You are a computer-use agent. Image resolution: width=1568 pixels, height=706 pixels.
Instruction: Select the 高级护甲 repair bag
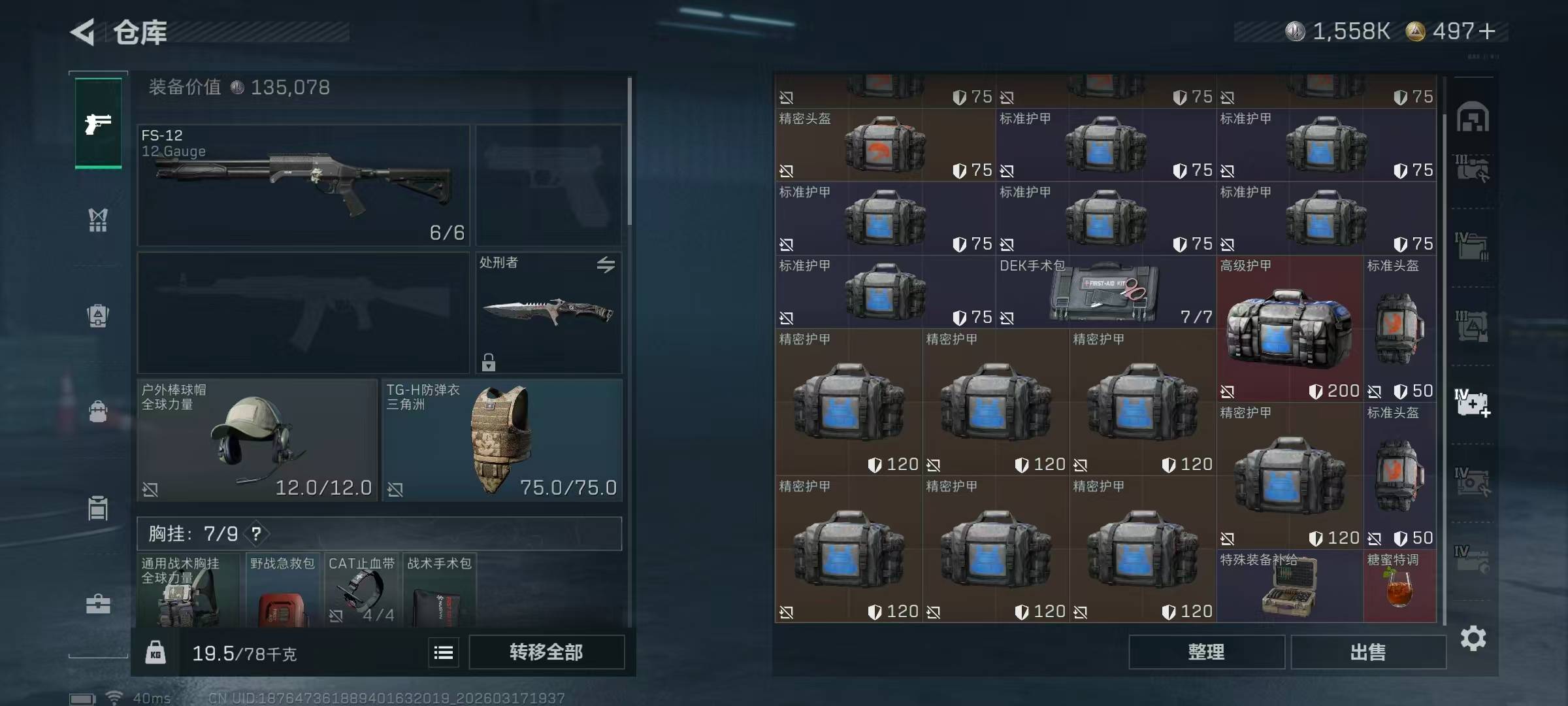[1289, 329]
